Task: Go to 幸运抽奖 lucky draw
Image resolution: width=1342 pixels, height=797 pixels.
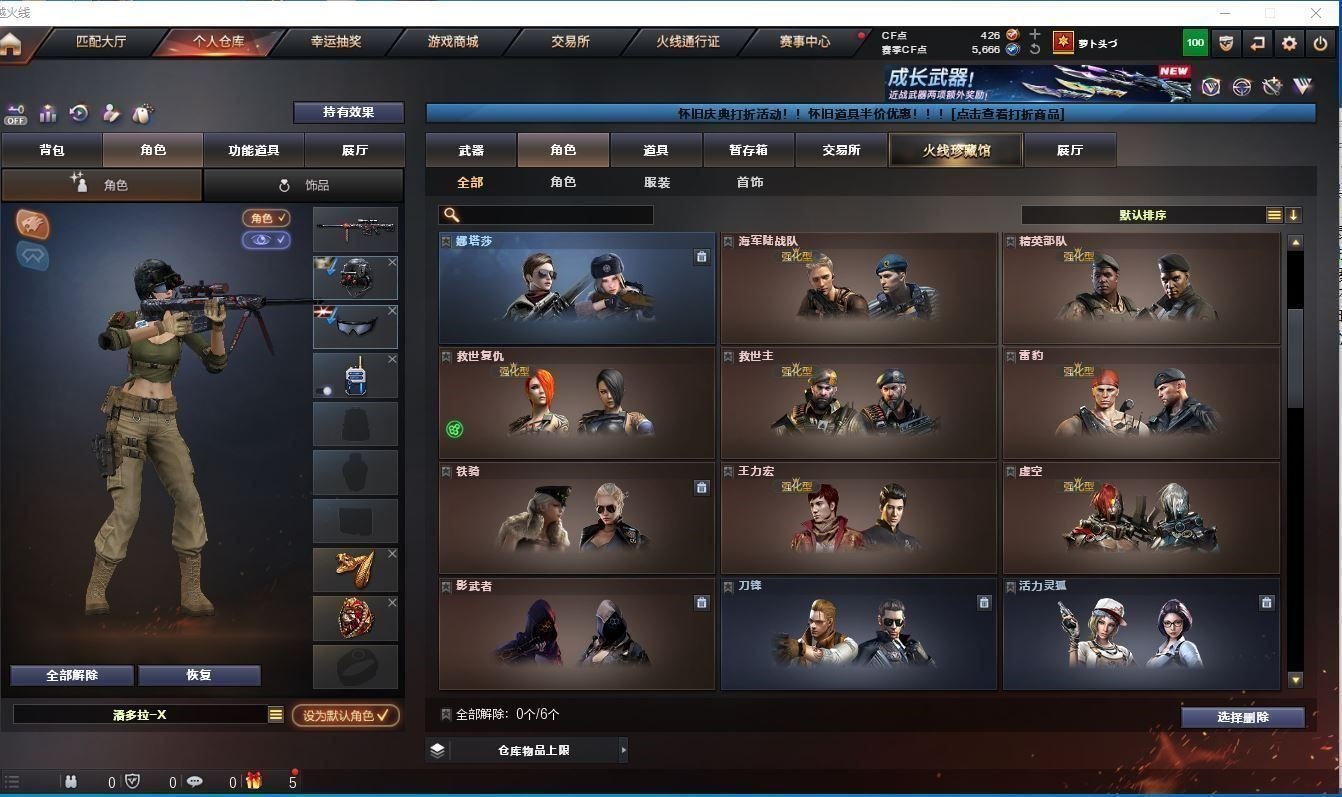Action: (336, 42)
